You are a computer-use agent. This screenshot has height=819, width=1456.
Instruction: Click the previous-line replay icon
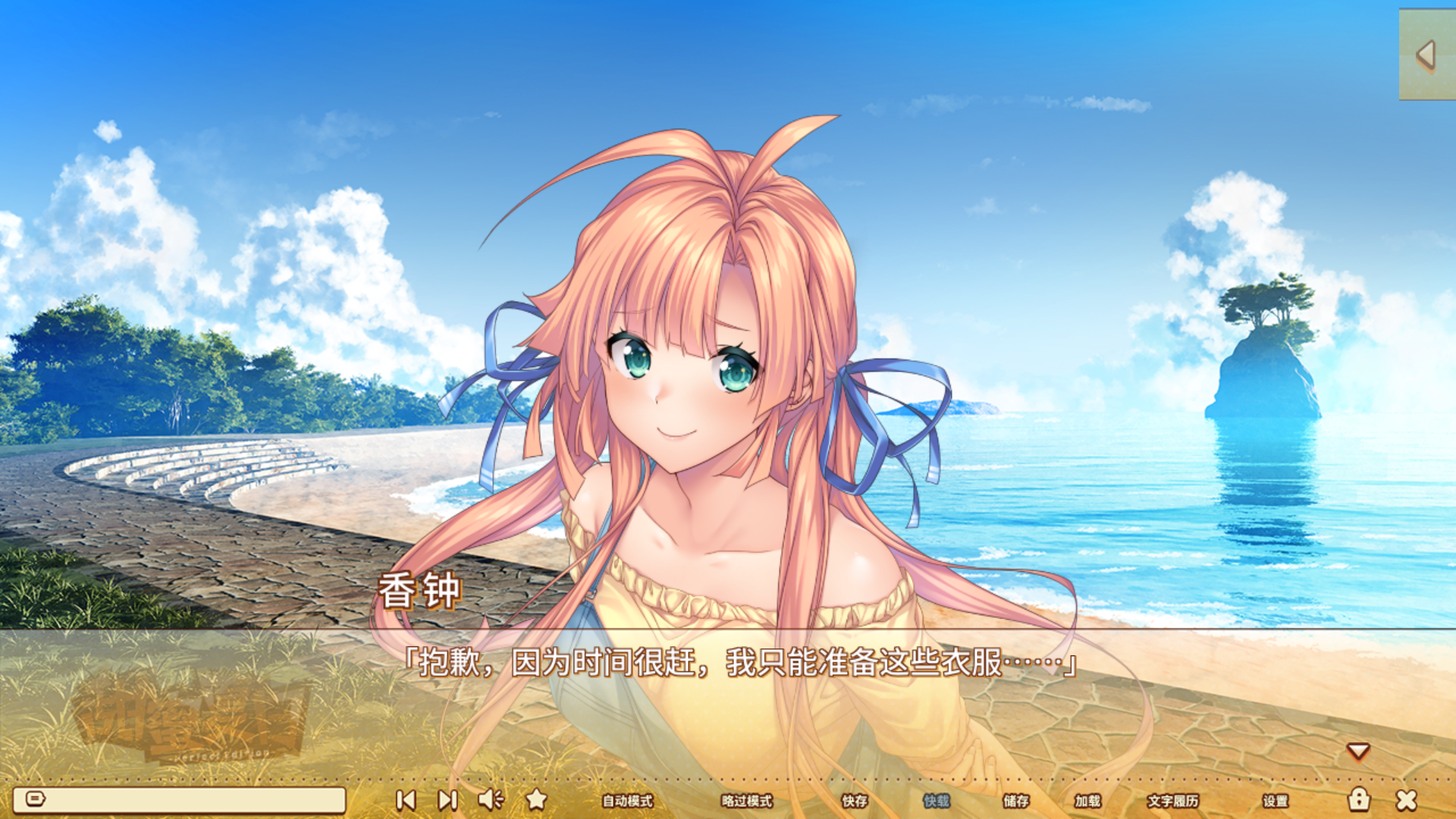[x=407, y=799]
